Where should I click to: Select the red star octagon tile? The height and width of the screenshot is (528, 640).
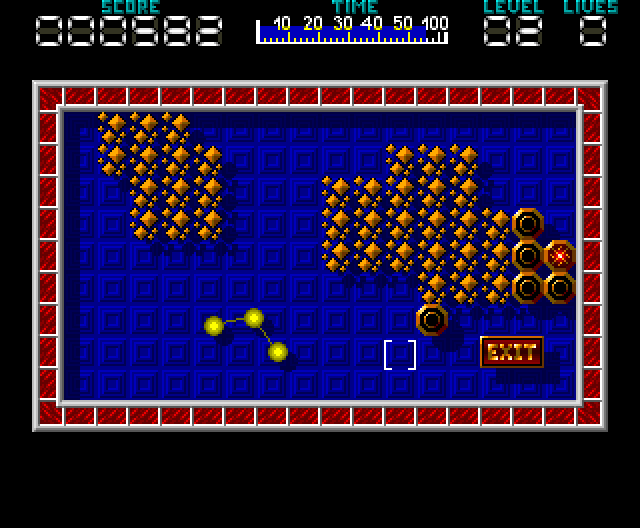tap(560, 255)
